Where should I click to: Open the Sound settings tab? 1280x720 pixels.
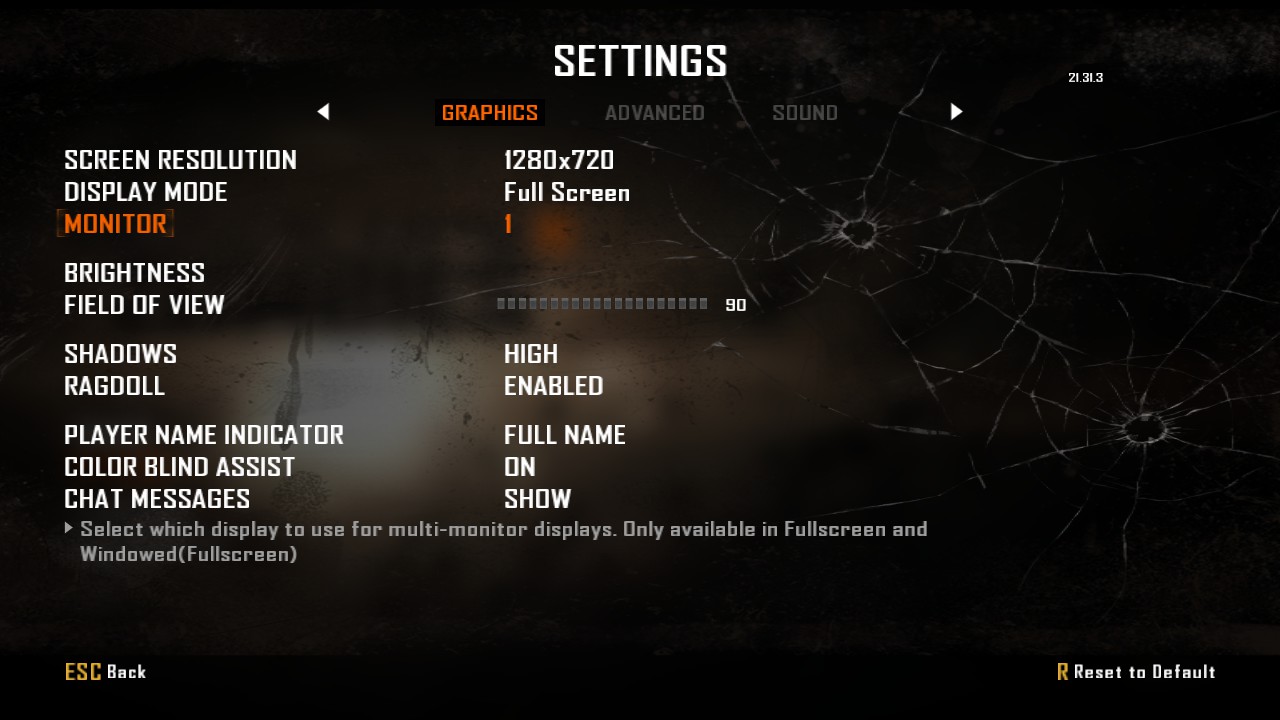(x=804, y=113)
